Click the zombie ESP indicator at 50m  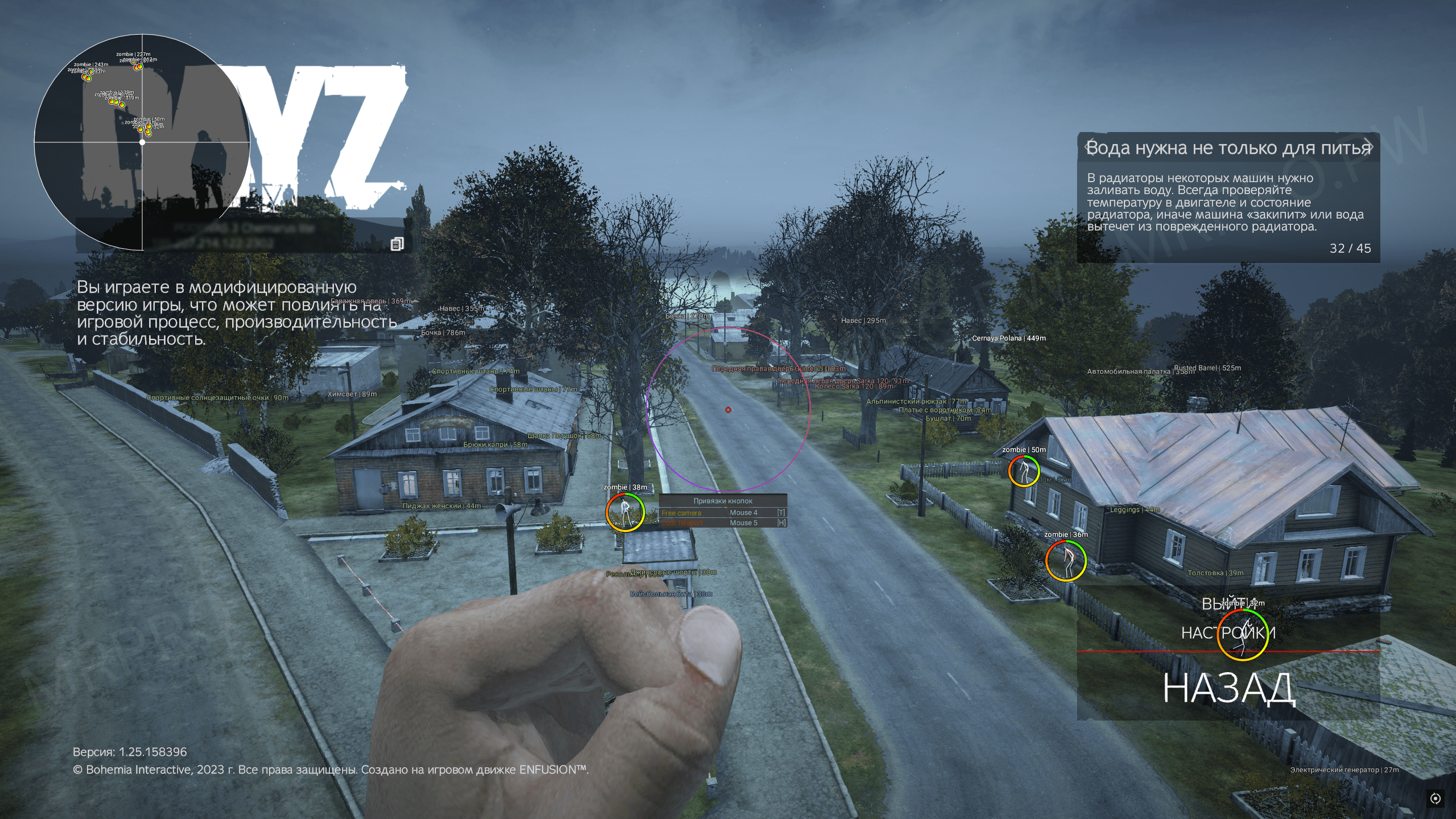[x=1025, y=470]
